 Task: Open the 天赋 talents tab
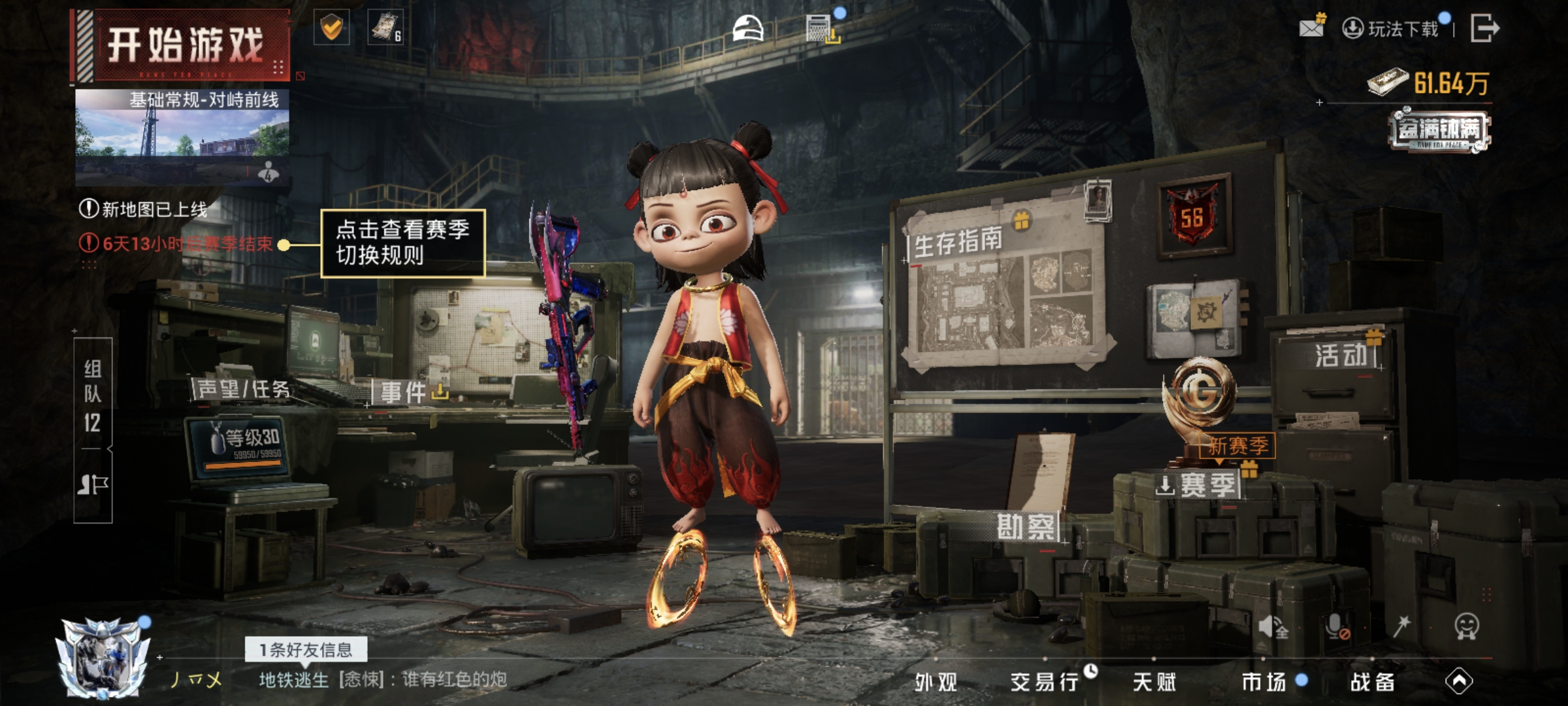pos(1154,682)
